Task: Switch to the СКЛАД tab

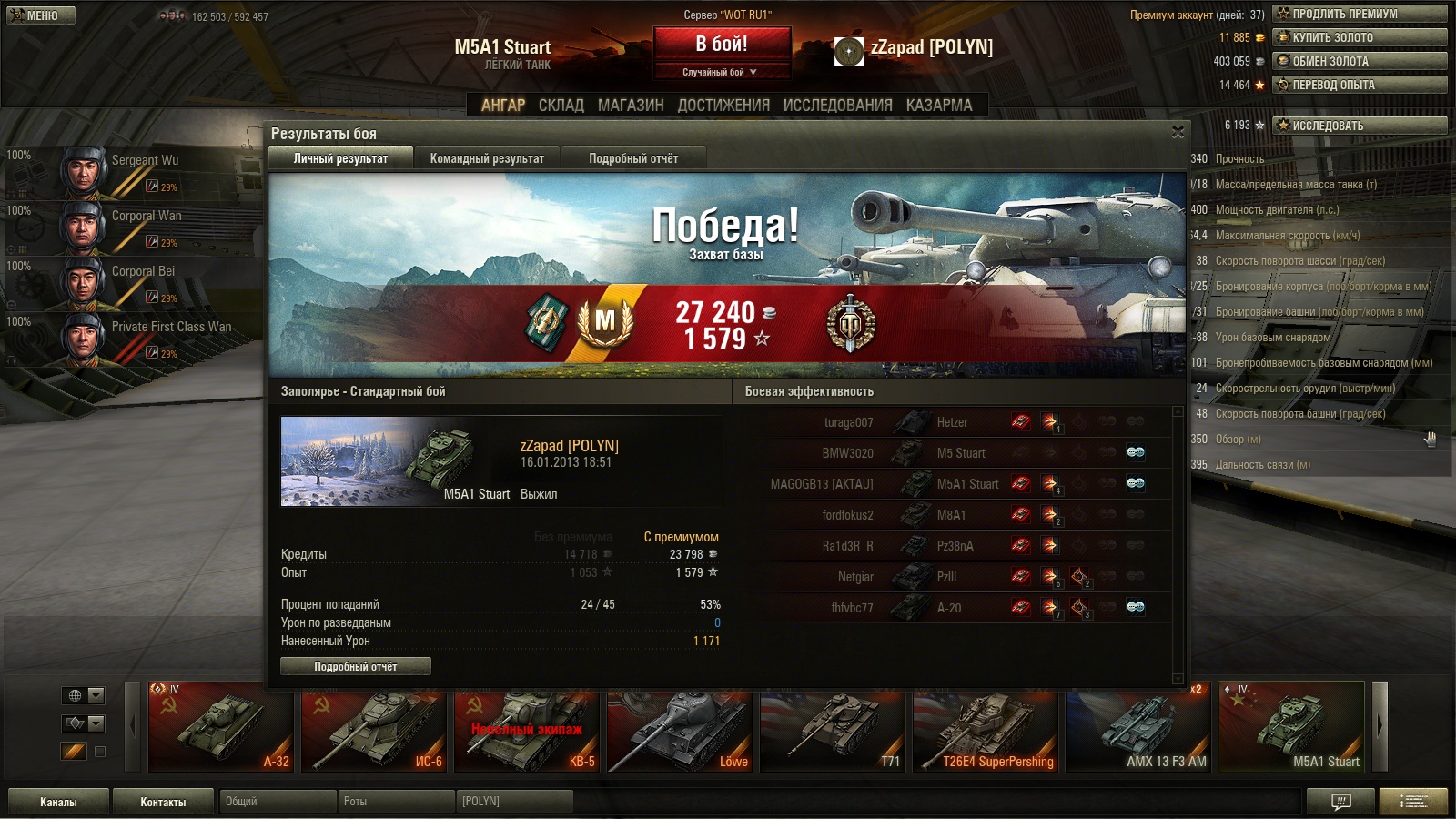Action: pos(561,106)
